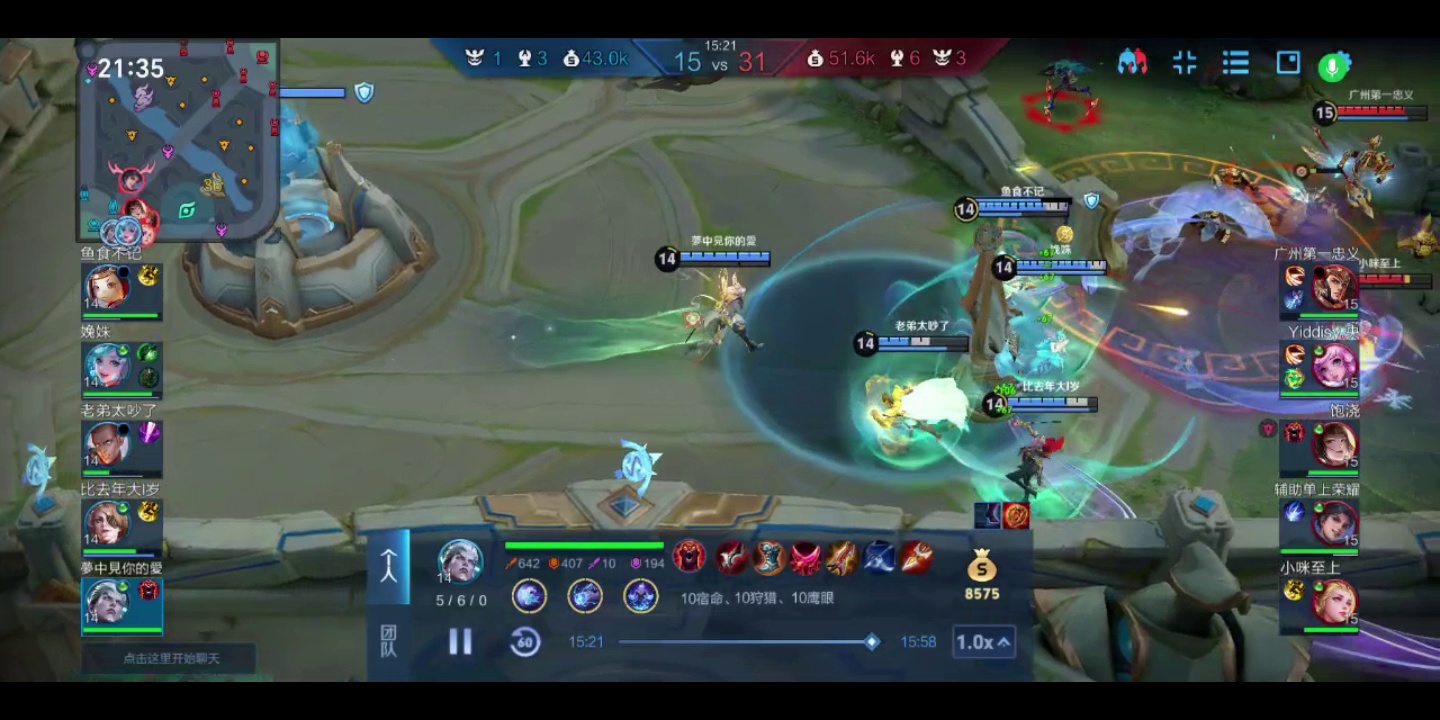
Task: Rewind the replay by 60 seconds
Action: (525, 642)
